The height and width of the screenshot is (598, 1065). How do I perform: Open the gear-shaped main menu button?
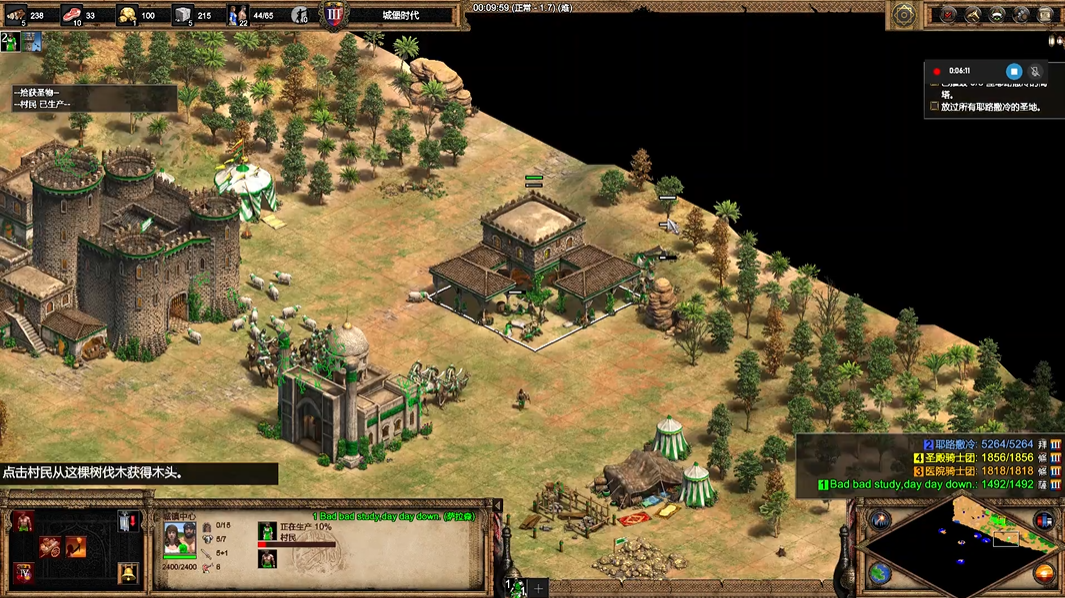pyautogui.click(x=904, y=15)
